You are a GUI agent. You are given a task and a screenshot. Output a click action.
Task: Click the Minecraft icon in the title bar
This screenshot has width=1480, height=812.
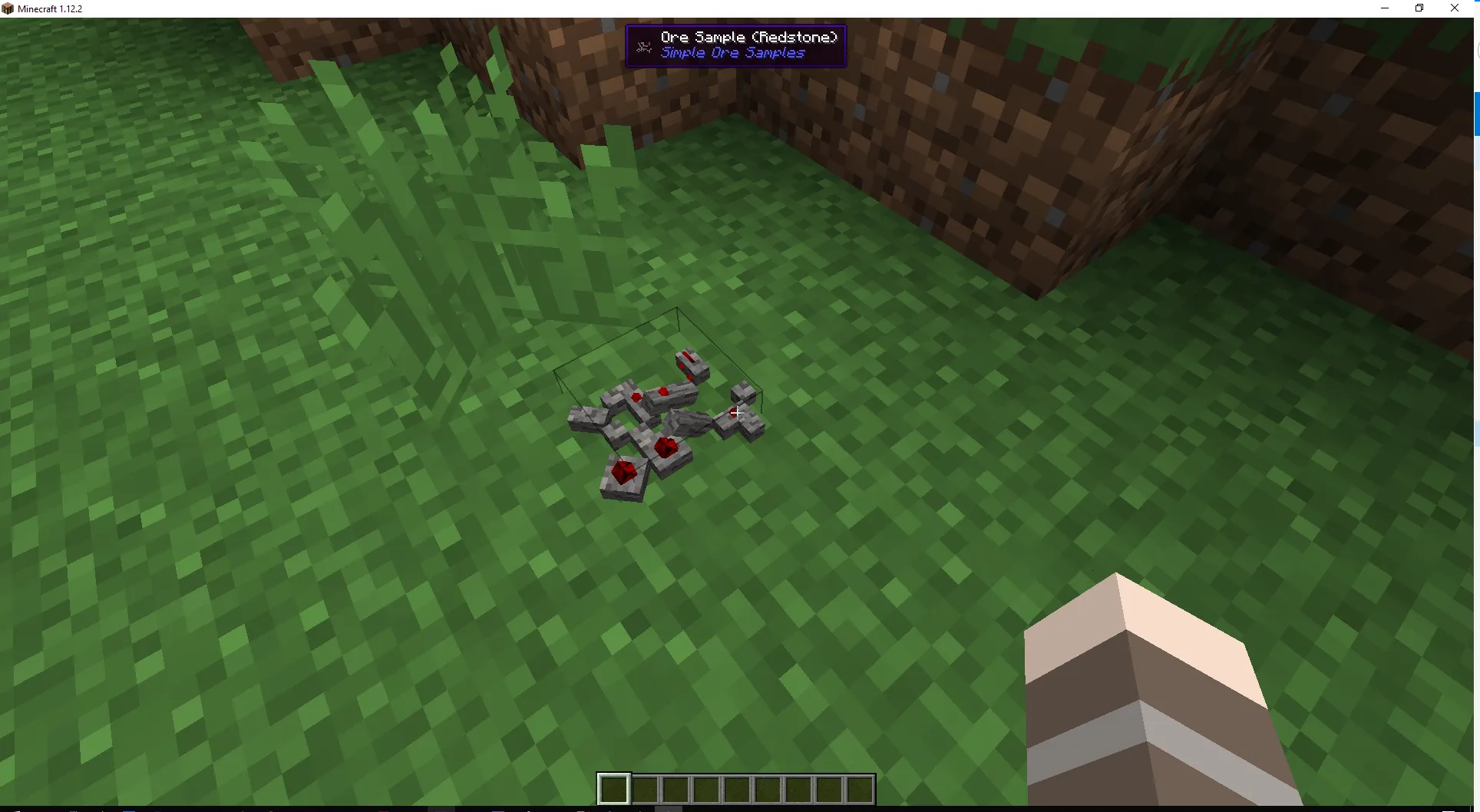pos(8,8)
